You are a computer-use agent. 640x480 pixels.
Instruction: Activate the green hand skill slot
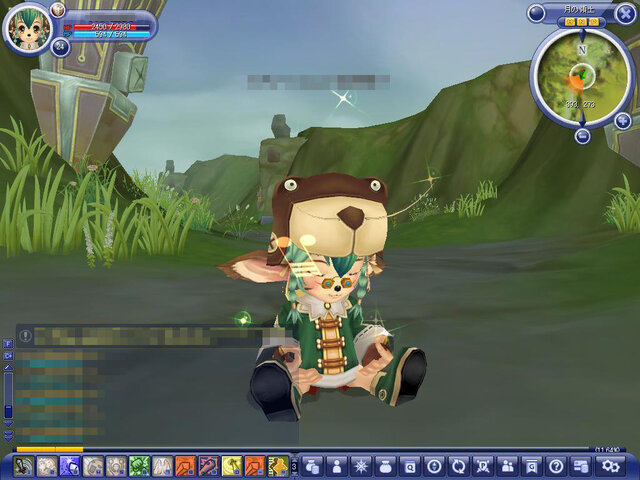tap(139, 466)
